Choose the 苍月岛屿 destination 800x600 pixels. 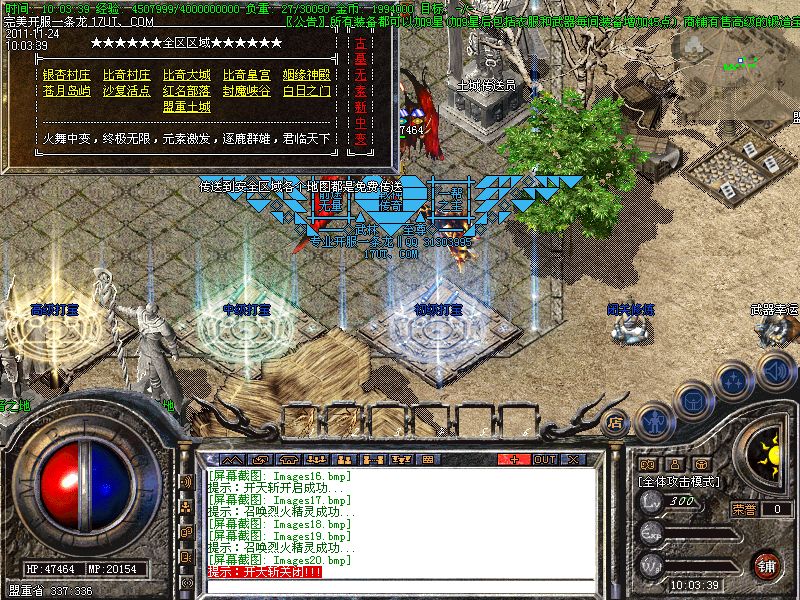click(66, 91)
